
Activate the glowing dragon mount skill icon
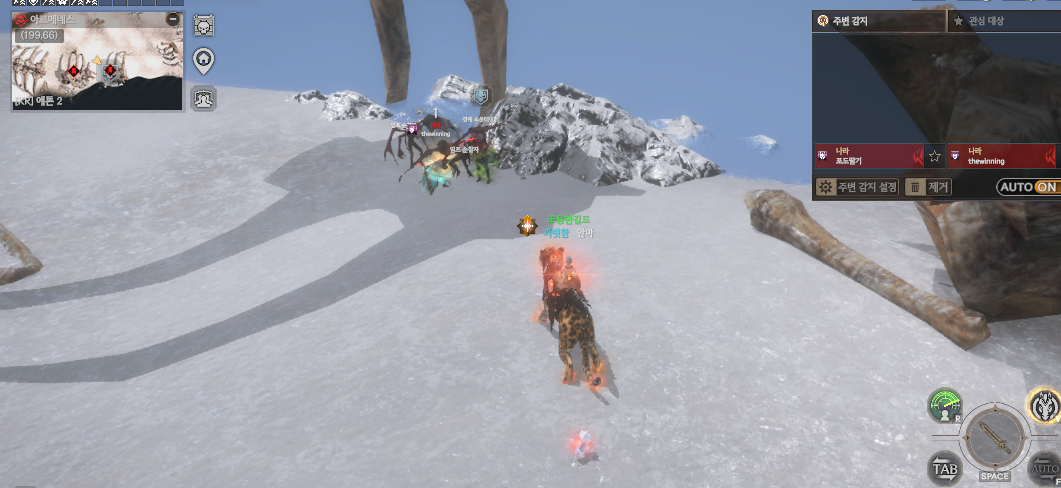[x=1044, y=405]
